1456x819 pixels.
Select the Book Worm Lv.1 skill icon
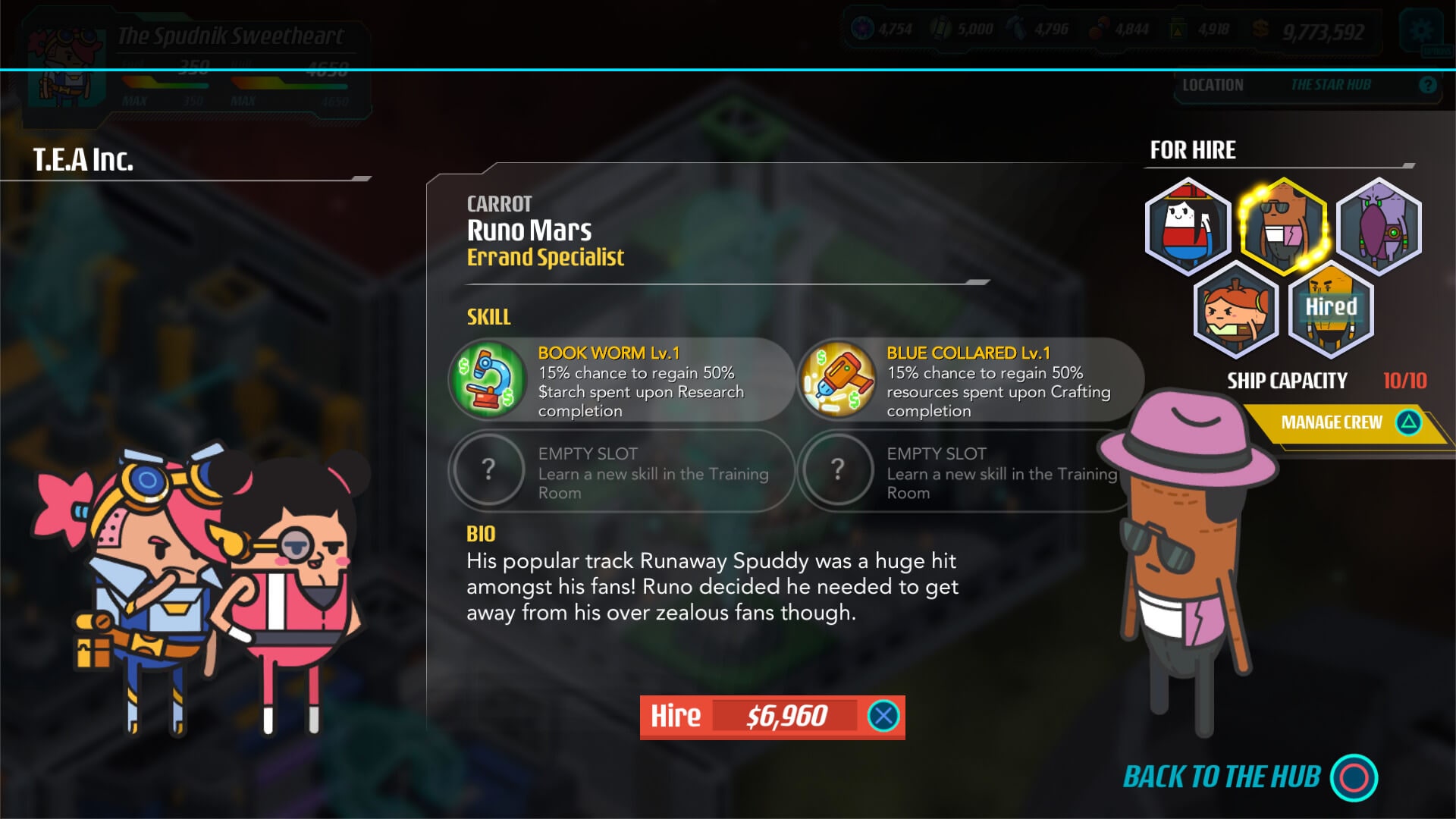coord(488,379)
